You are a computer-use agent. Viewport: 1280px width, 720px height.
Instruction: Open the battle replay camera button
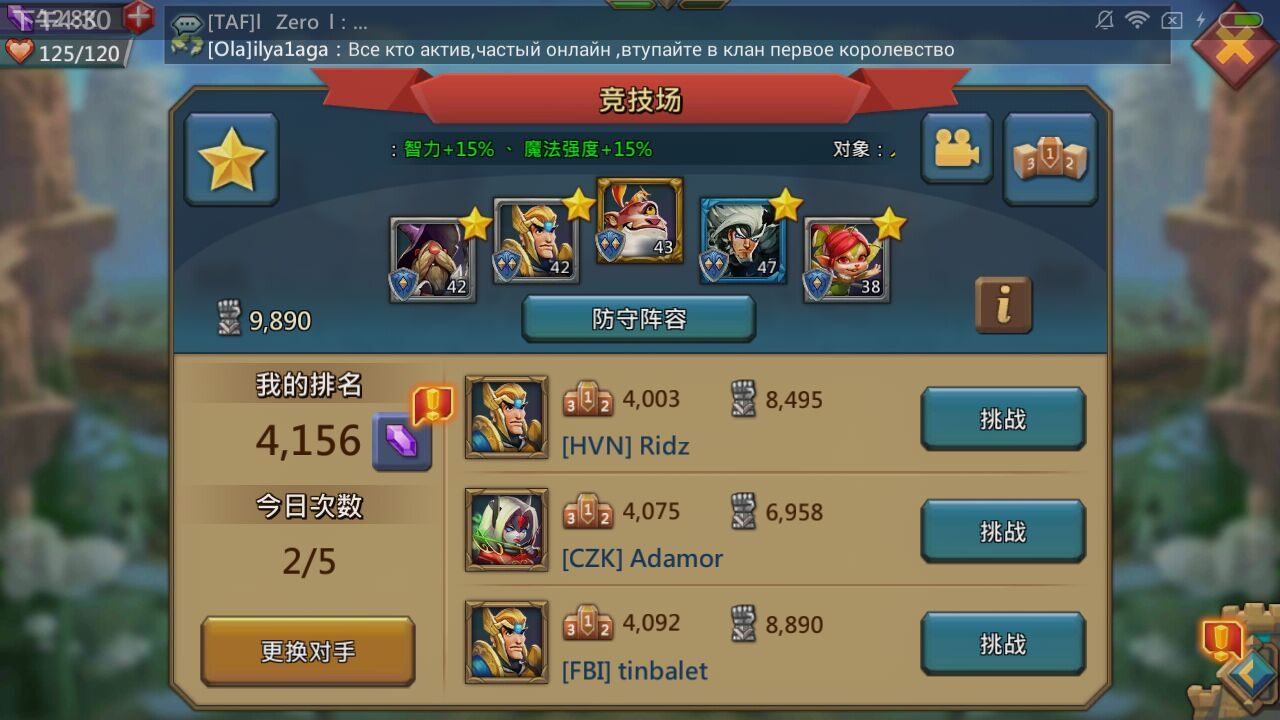(x=956, y=149)
